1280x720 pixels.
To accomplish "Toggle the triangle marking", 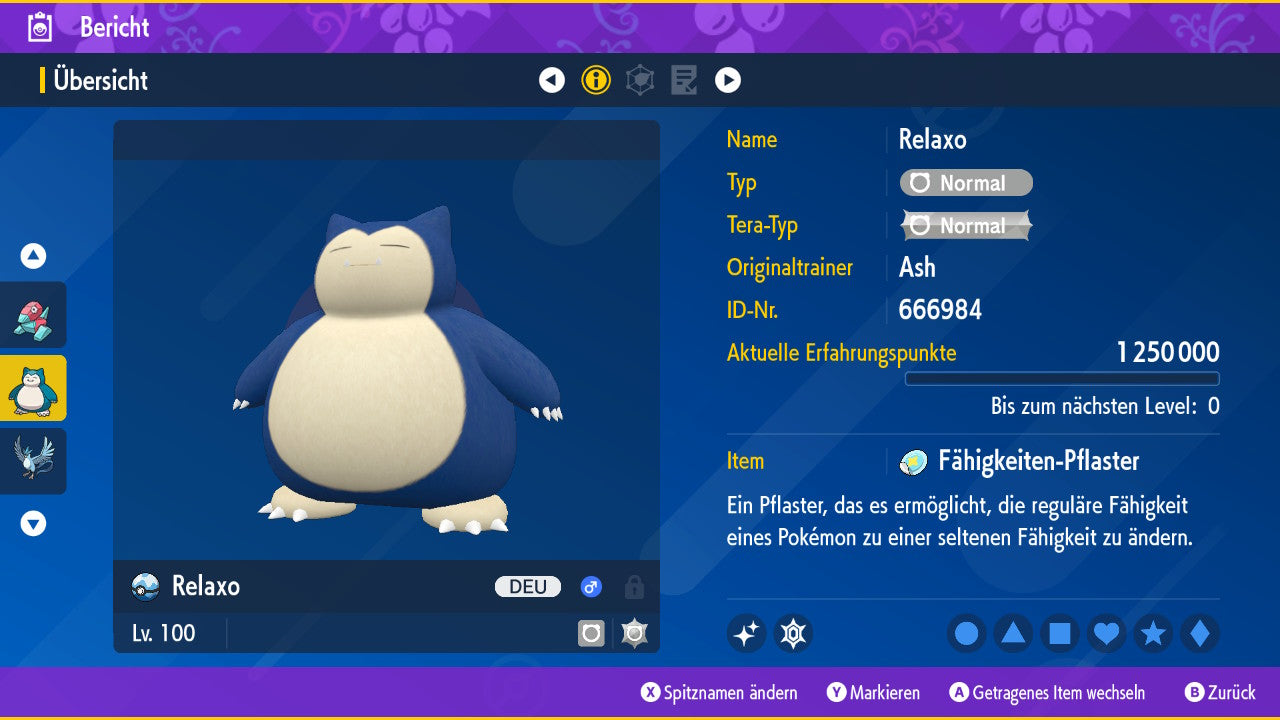I will [1013, 633].
